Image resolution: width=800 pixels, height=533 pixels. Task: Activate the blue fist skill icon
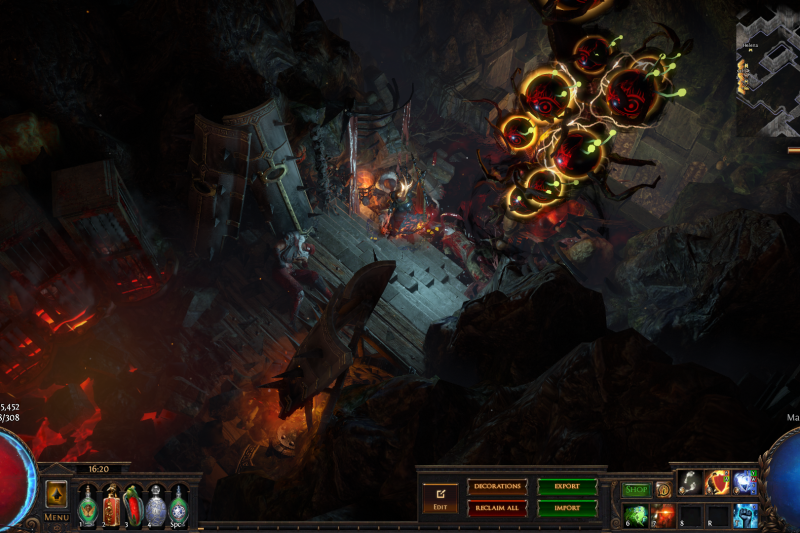(x=744, y=515)
